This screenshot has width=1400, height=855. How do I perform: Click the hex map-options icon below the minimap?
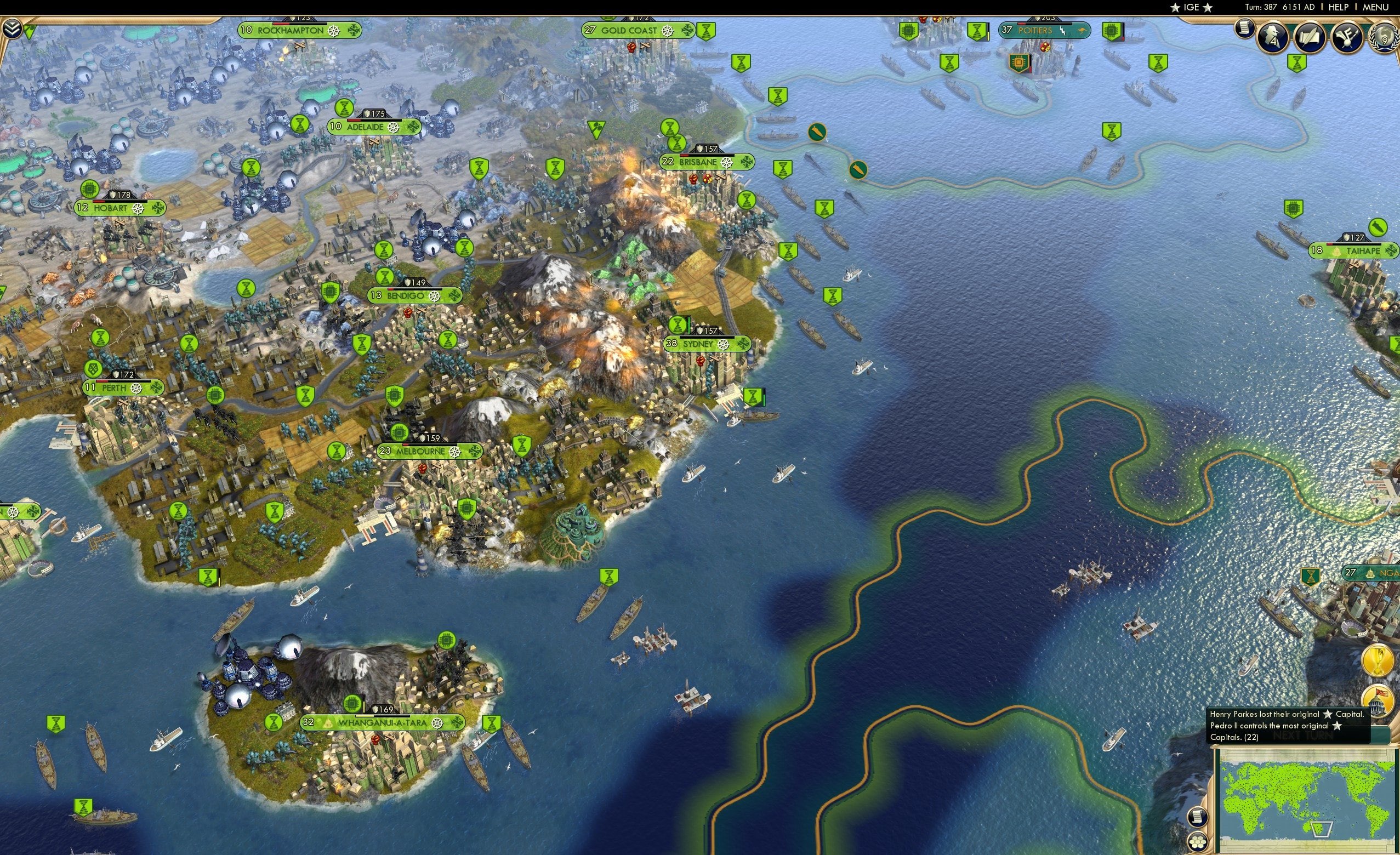click(1198, 842)
